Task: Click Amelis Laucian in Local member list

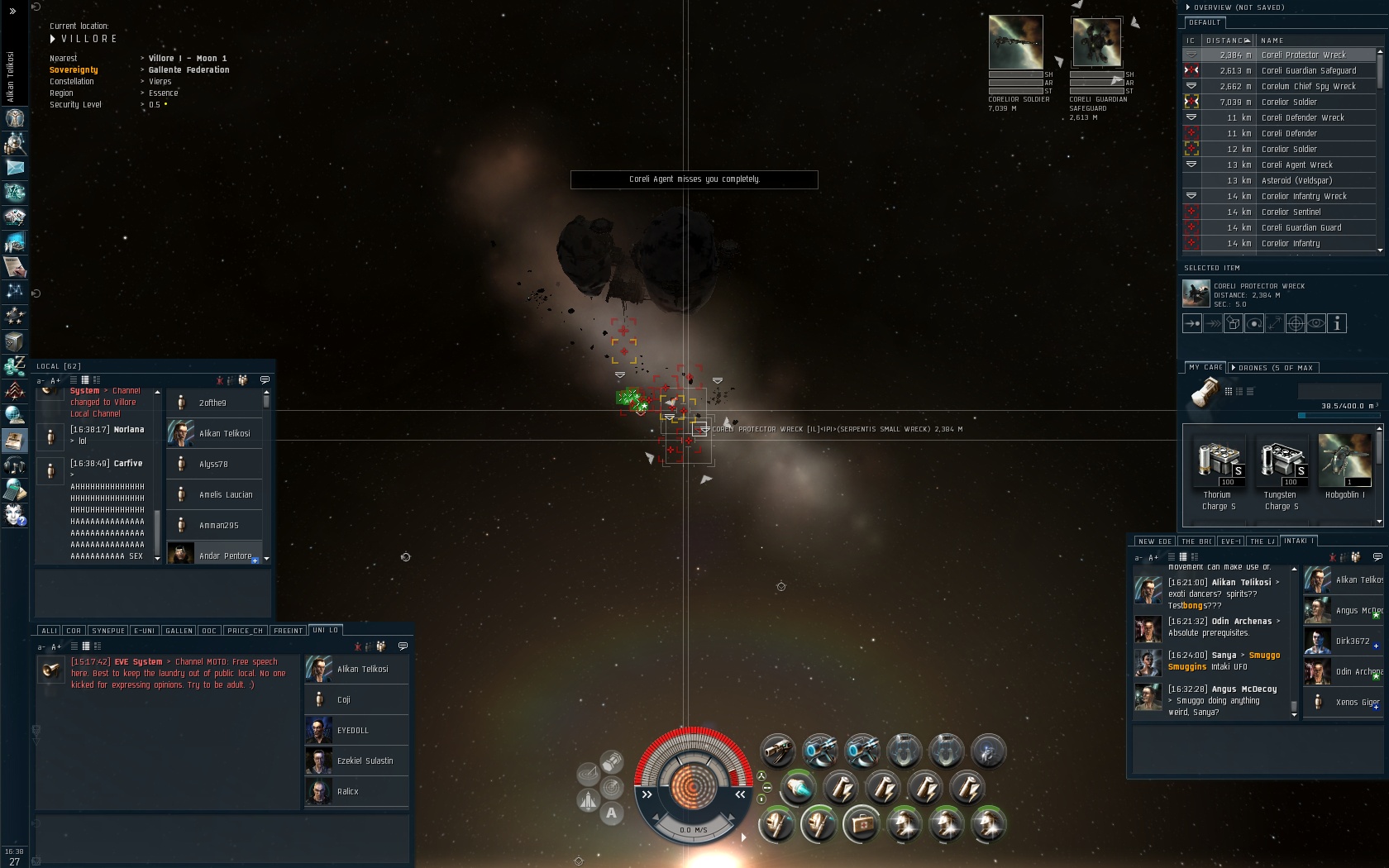Action: 217,494
